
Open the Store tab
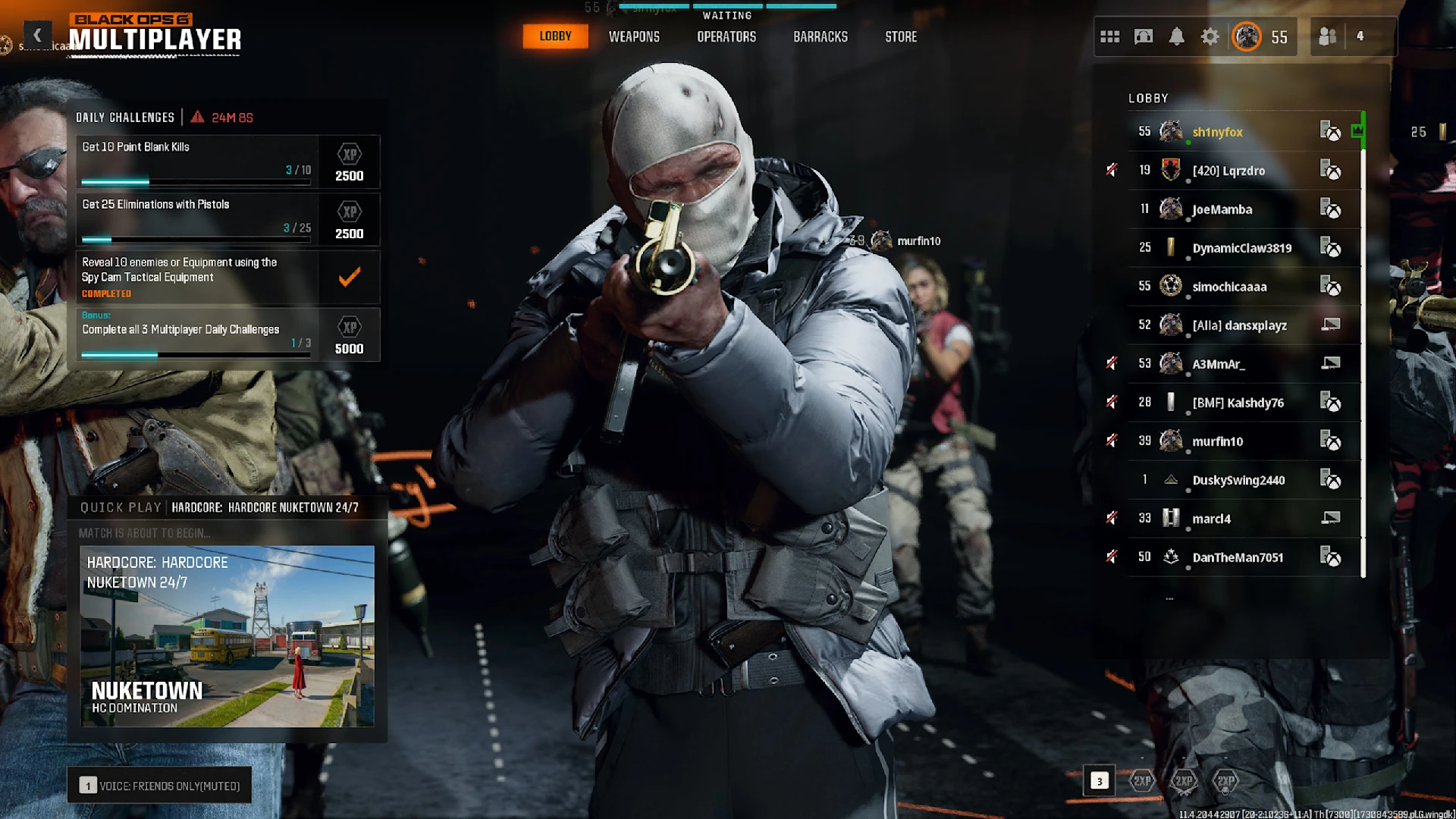pos(901,36)
